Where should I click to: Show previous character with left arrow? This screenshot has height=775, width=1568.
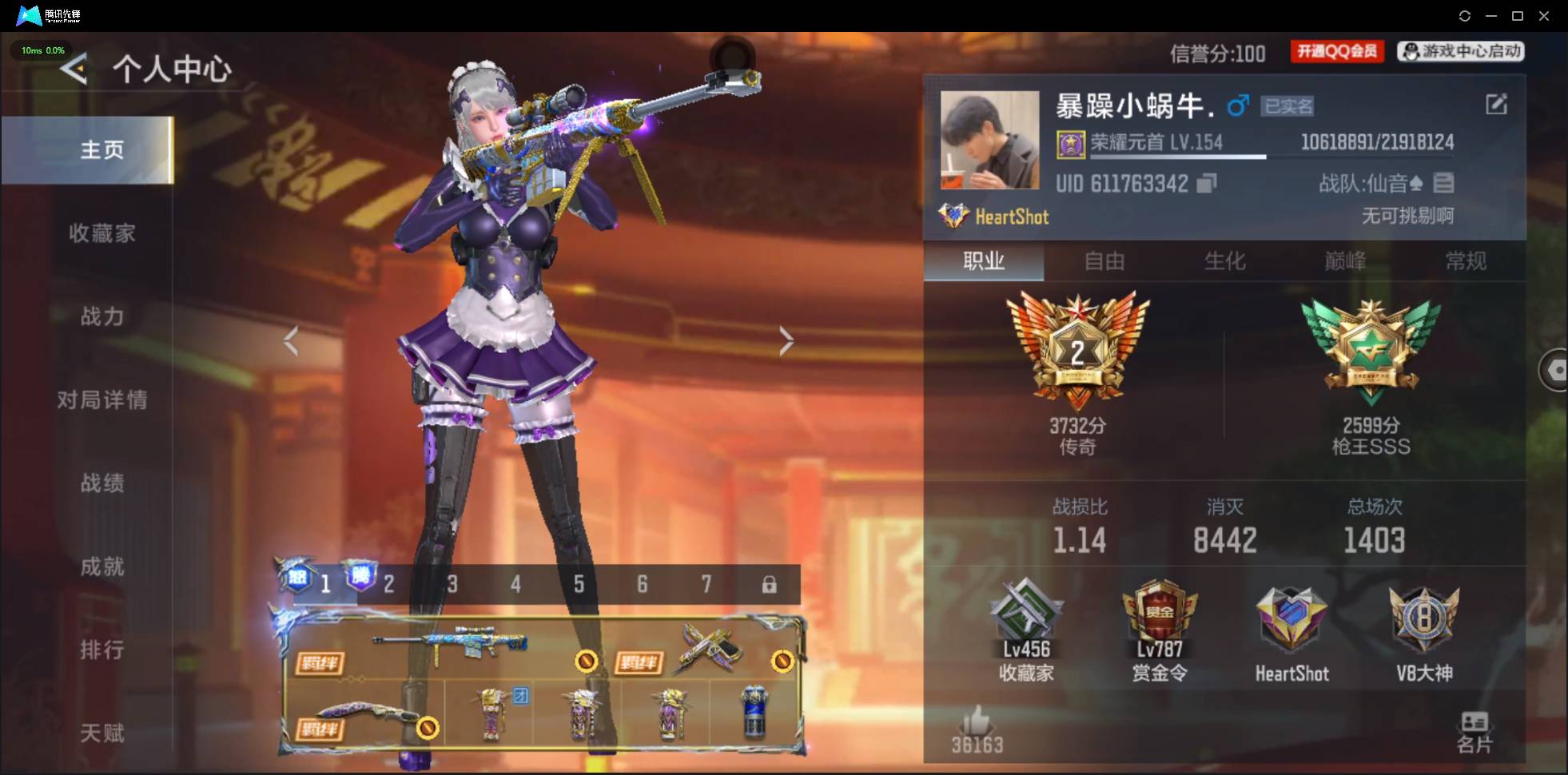click(292, 340)
